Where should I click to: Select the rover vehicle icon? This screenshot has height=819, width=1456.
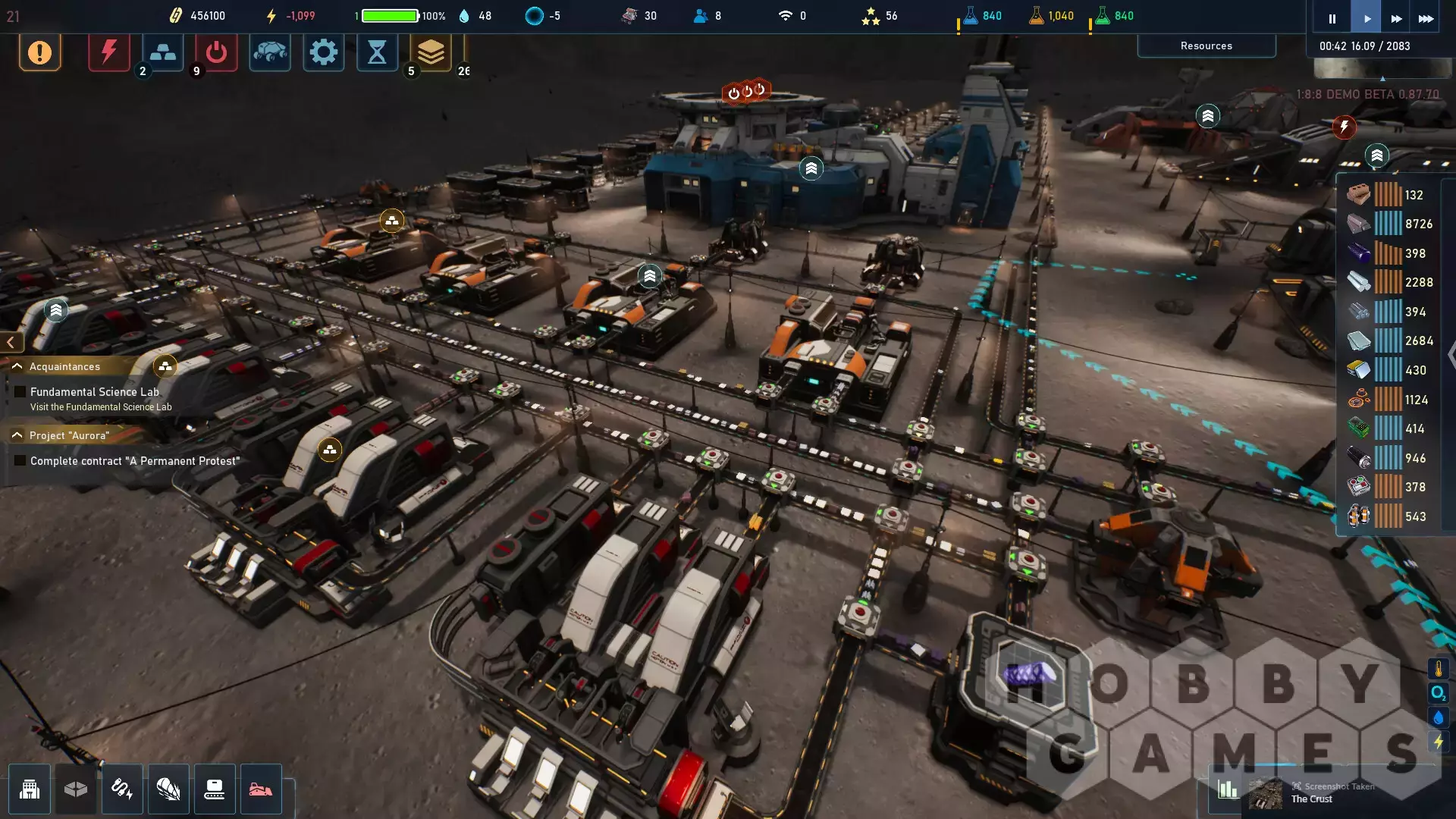point(270,52)
